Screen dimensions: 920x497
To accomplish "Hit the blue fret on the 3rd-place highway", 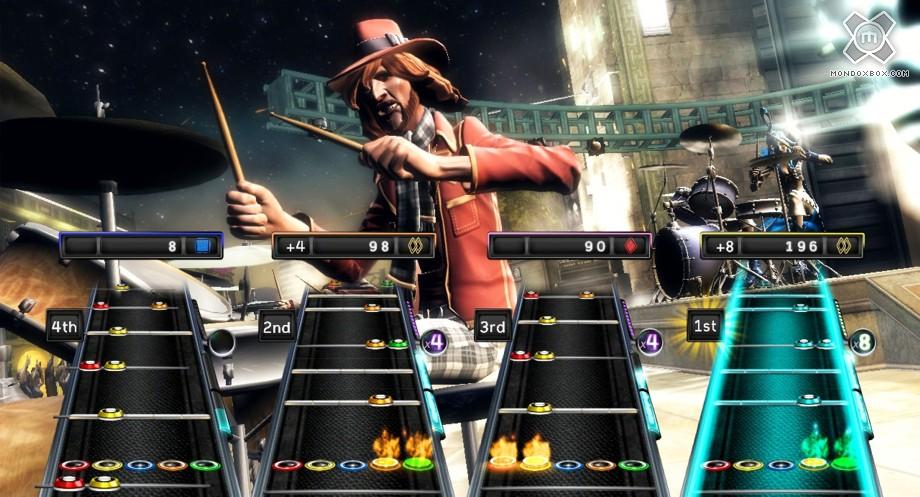I will [x=569, y=465].
